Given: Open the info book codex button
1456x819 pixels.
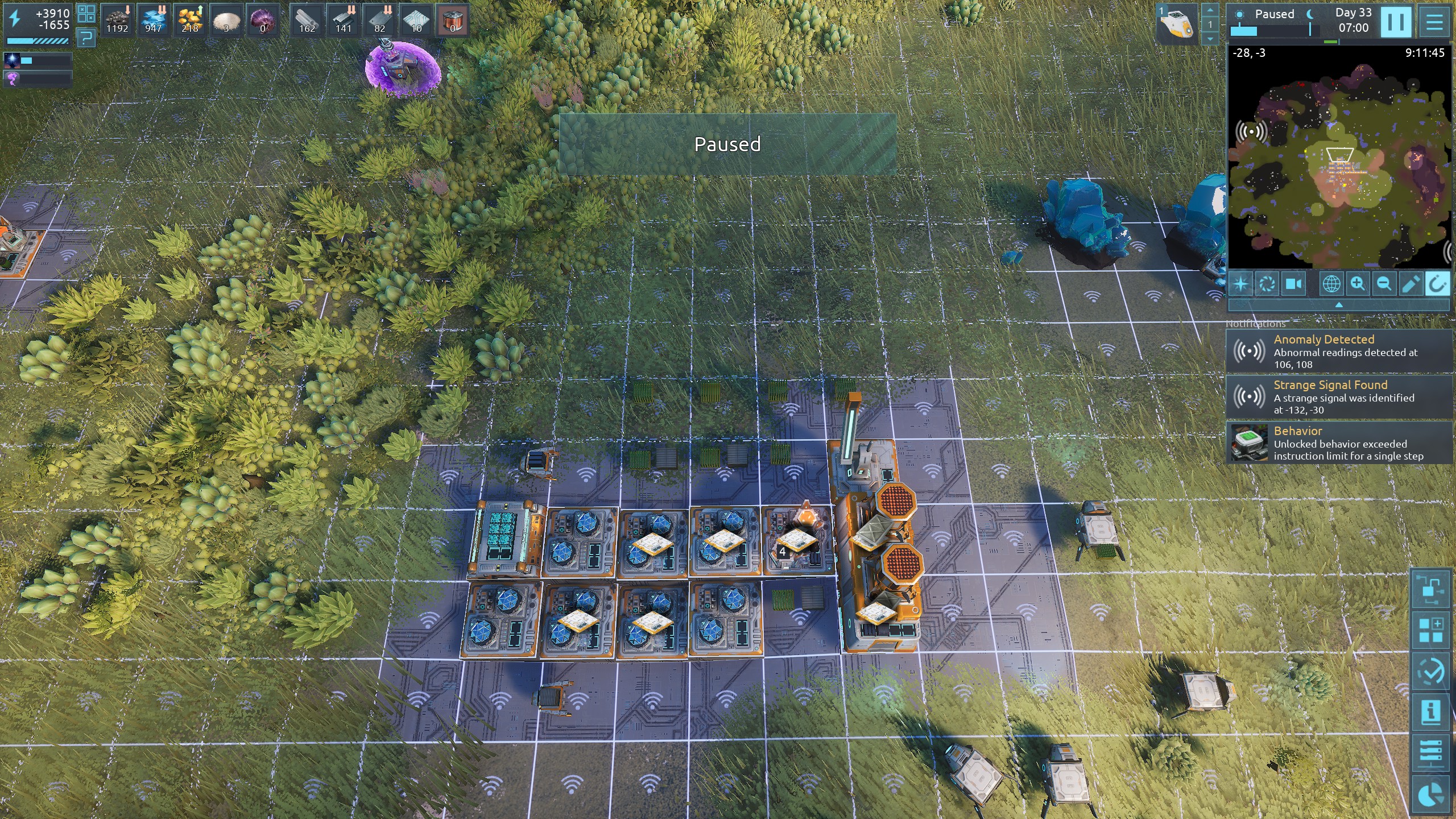Looking at the screenshot, I should [x=1431, y=712].
